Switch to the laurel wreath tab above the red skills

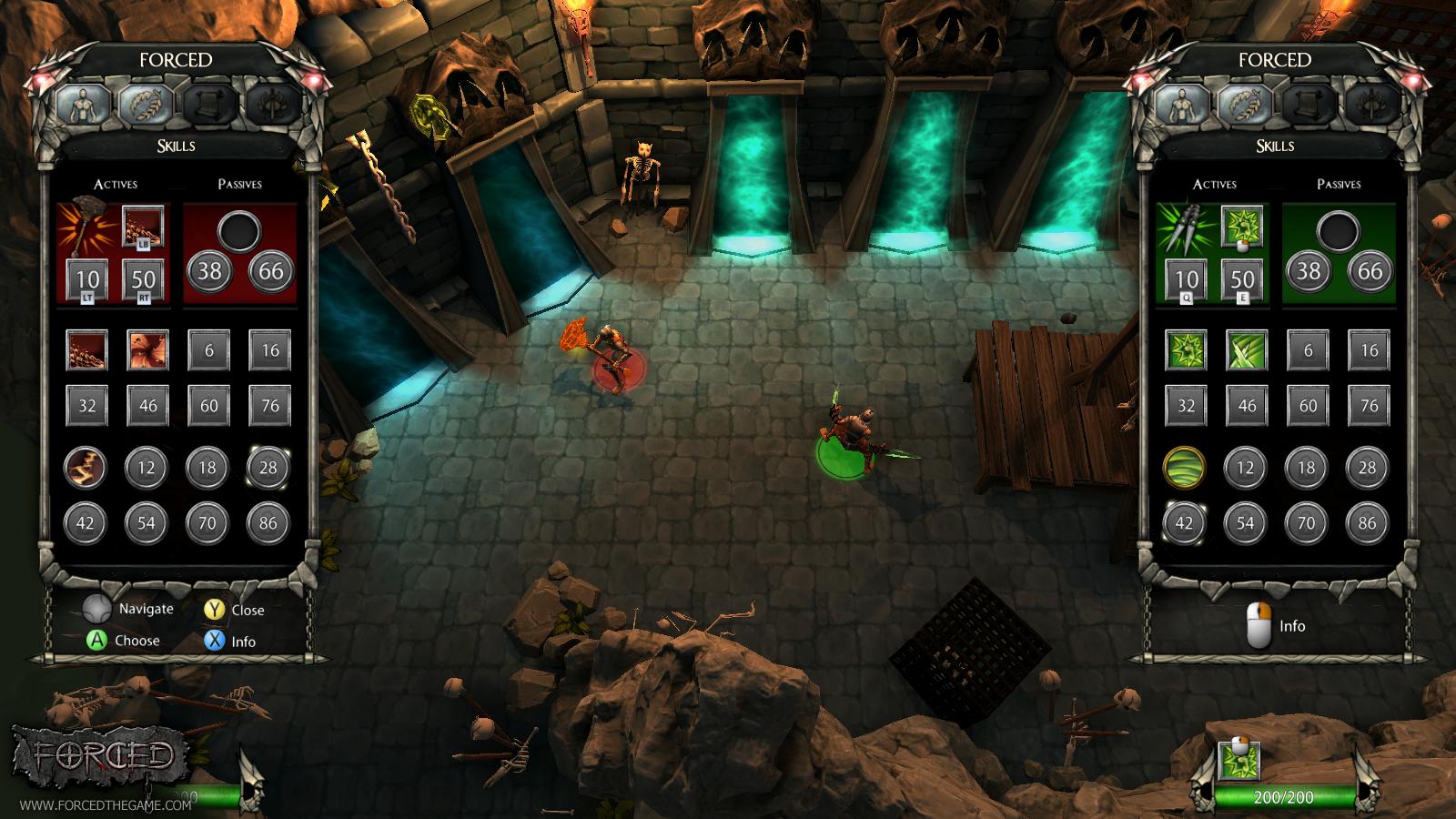coord(145,102)
